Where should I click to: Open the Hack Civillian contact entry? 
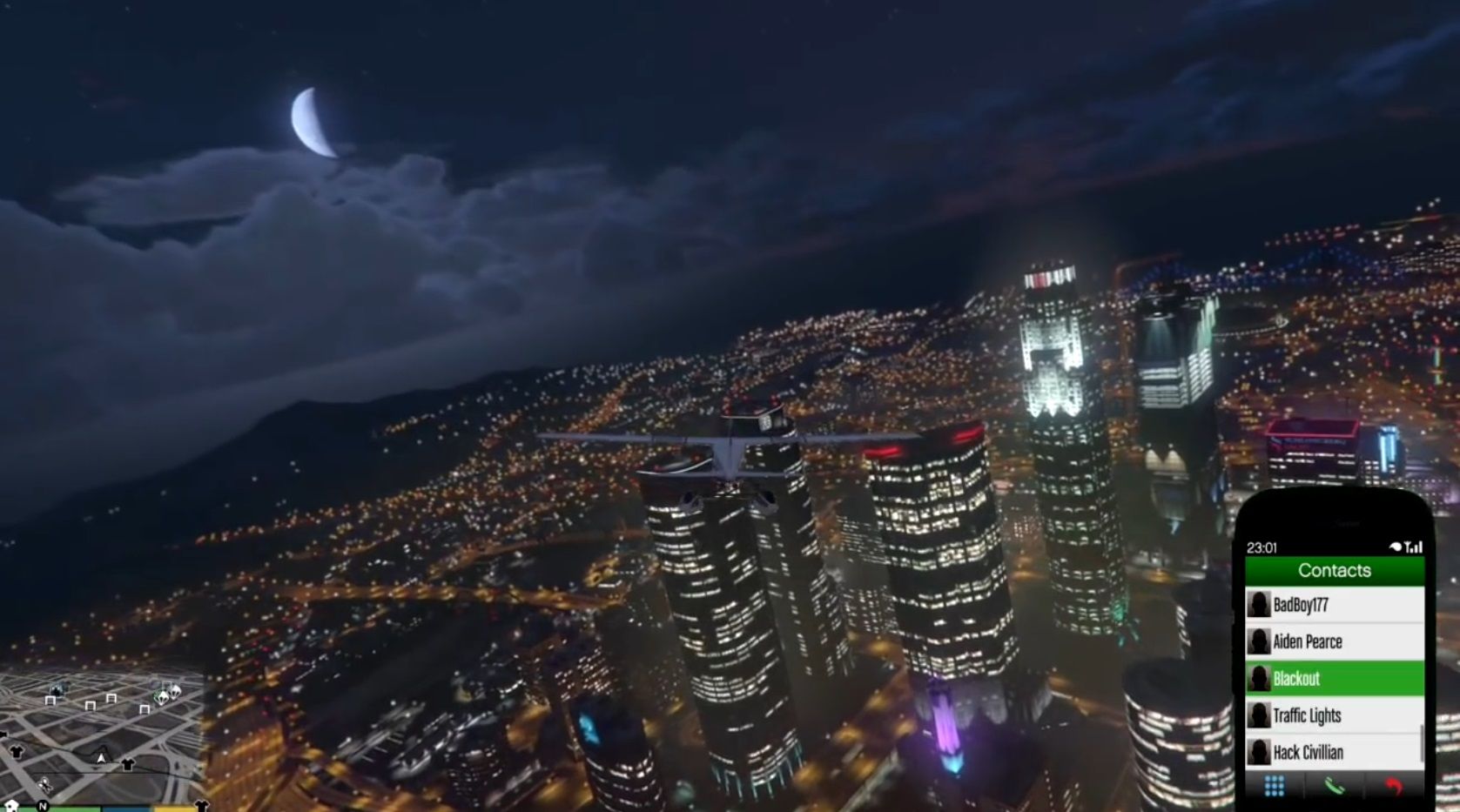1309,751
